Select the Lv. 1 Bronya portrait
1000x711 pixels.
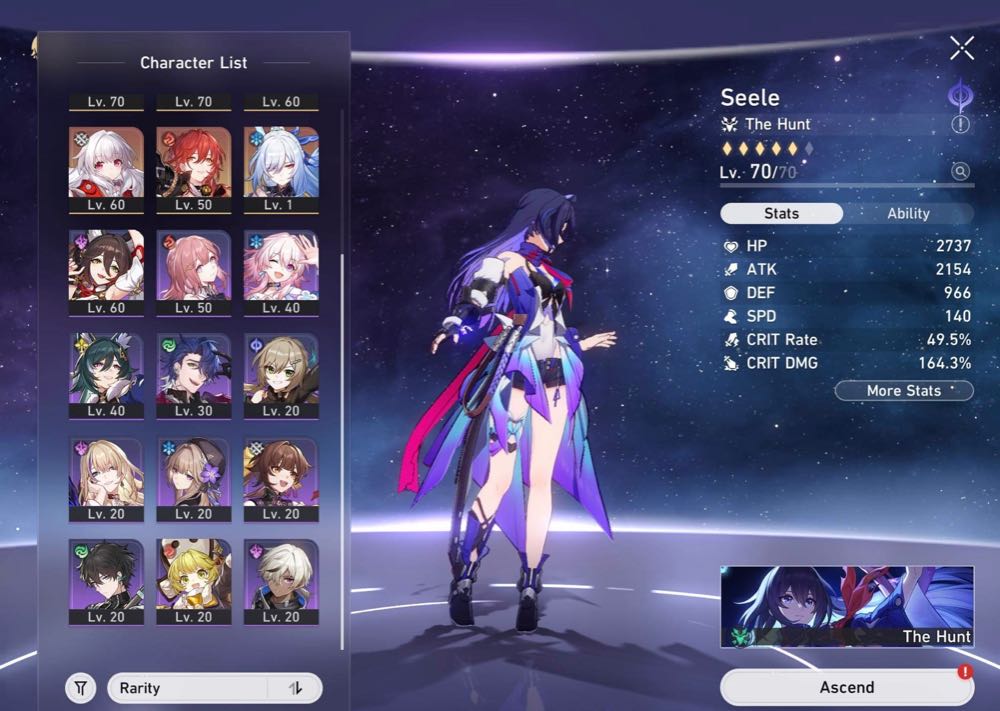click(281, 168)
